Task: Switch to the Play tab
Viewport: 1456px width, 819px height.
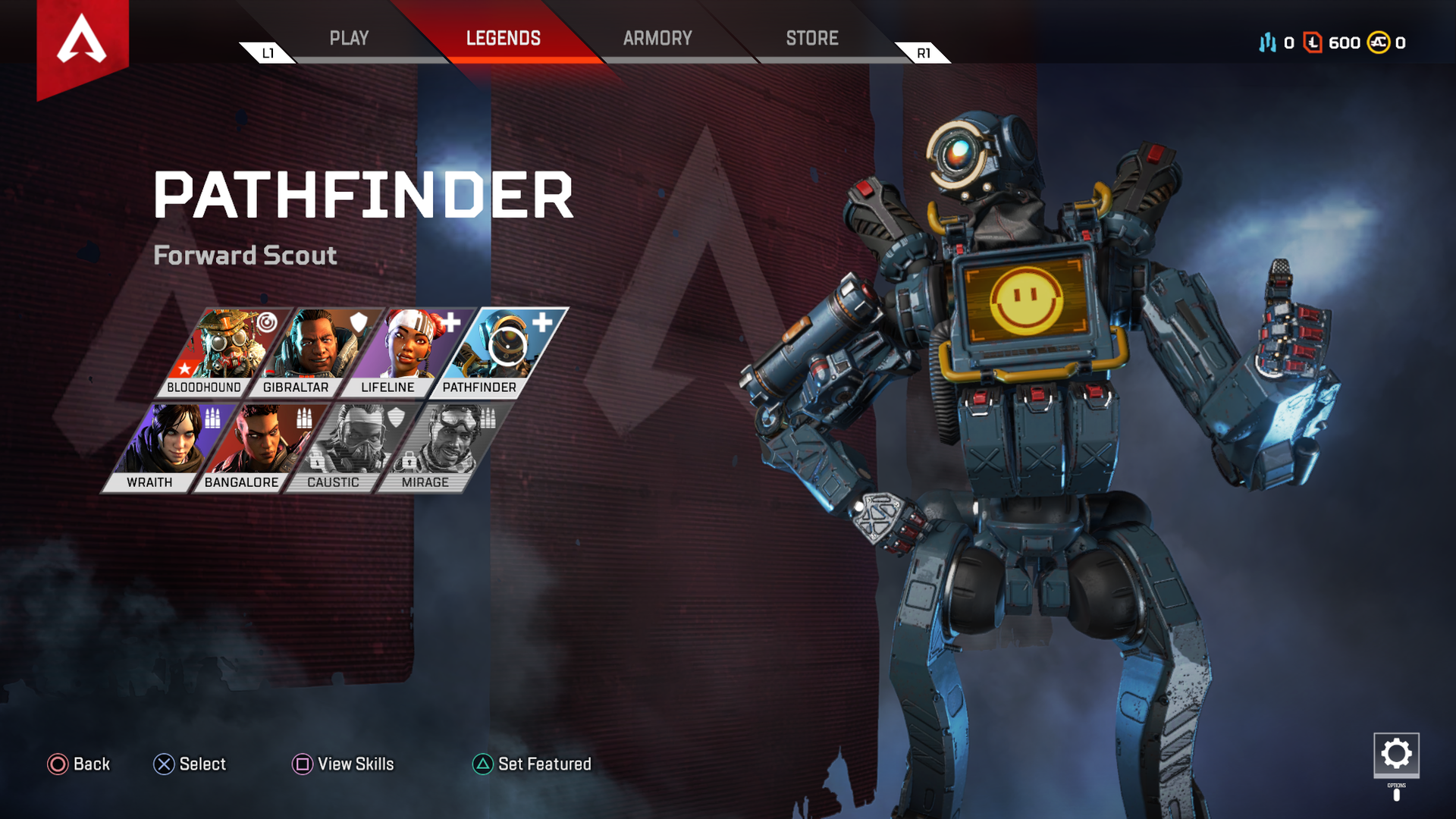Action: click(349, 38)
